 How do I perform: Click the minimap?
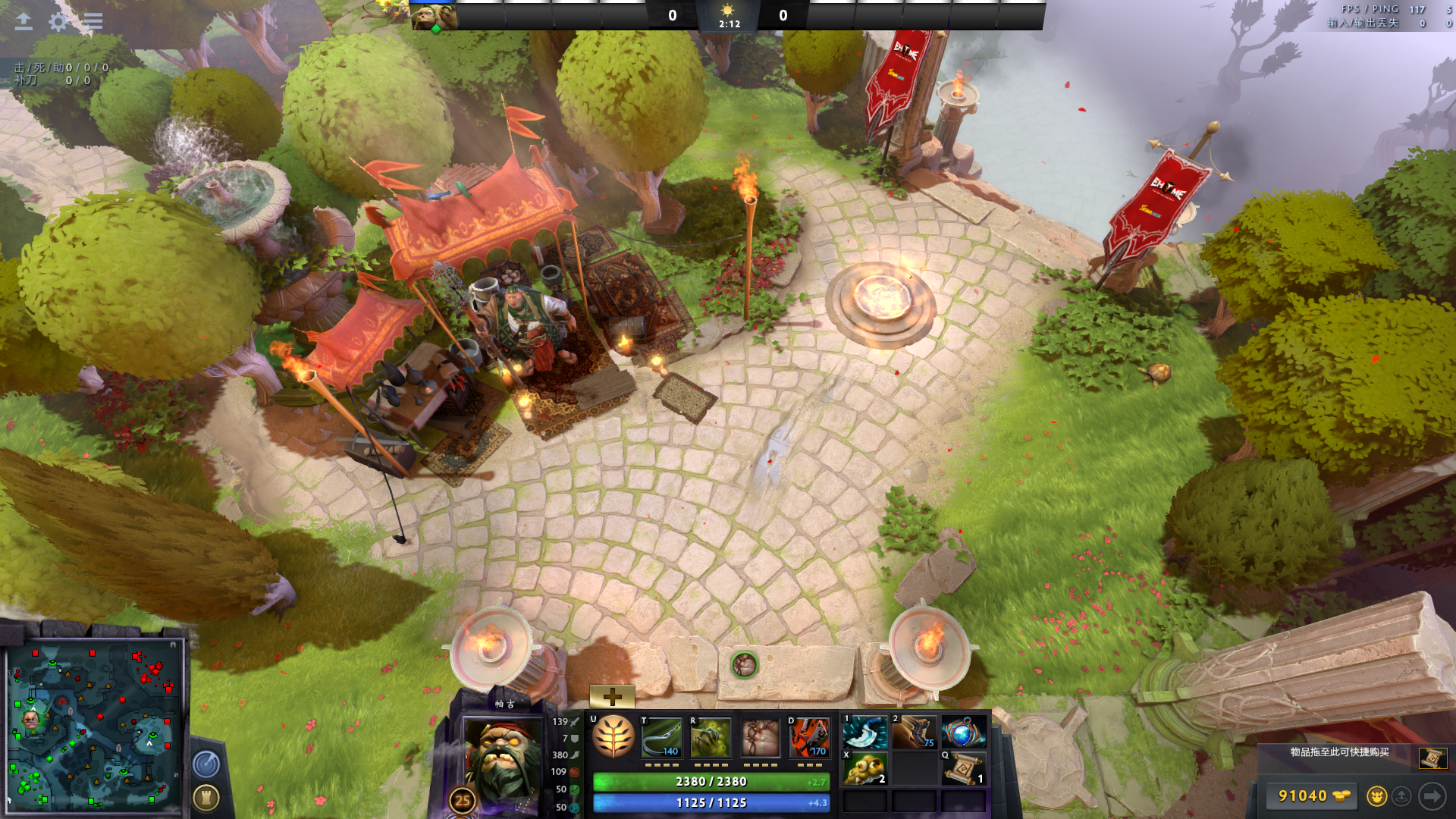95,724
